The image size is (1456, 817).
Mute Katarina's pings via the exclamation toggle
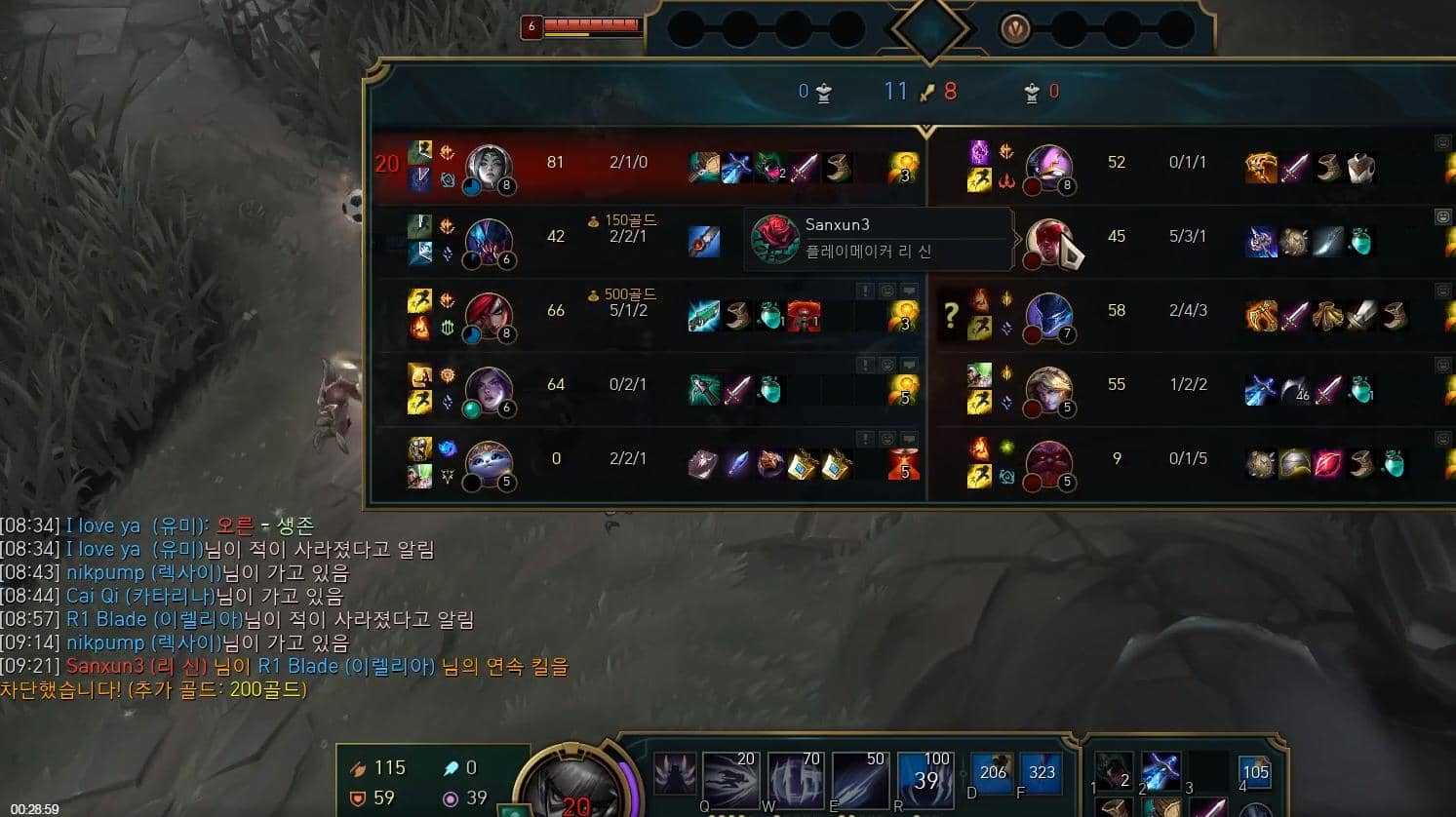pos(864,291)
